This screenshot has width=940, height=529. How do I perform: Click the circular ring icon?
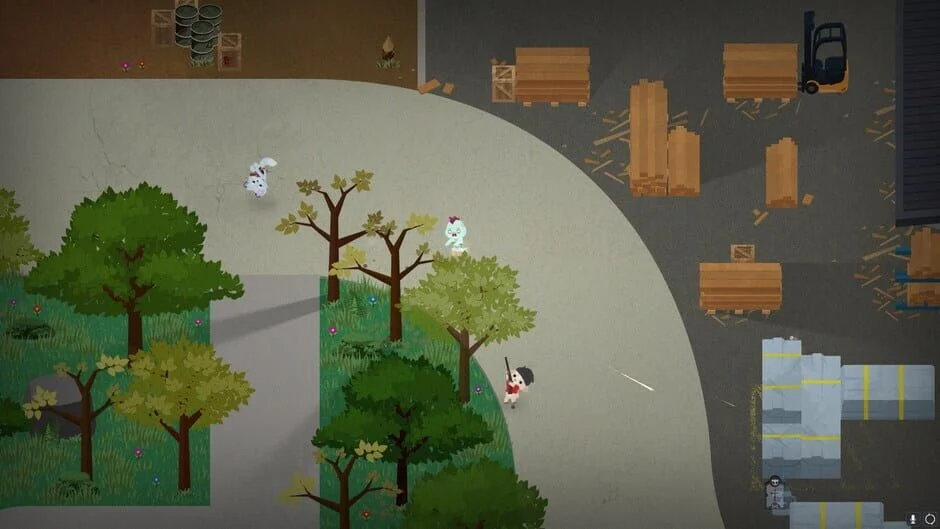click(x=929, y=518)
